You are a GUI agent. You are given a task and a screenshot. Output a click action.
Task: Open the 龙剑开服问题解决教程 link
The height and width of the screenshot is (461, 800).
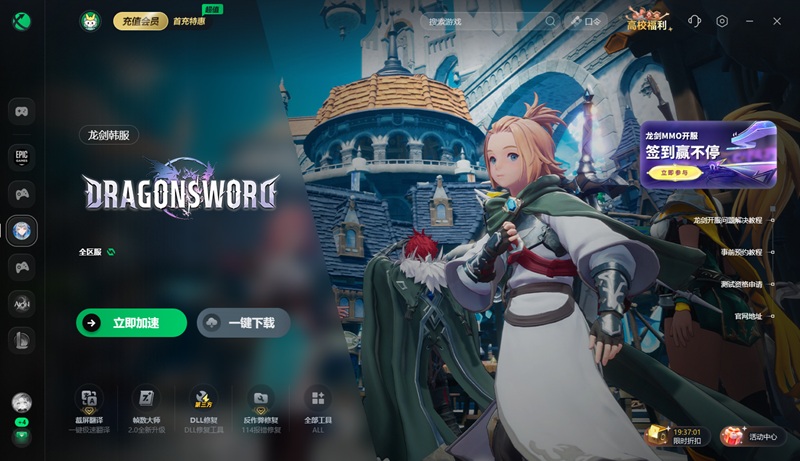pyautogui.click(x=727, y=220)
